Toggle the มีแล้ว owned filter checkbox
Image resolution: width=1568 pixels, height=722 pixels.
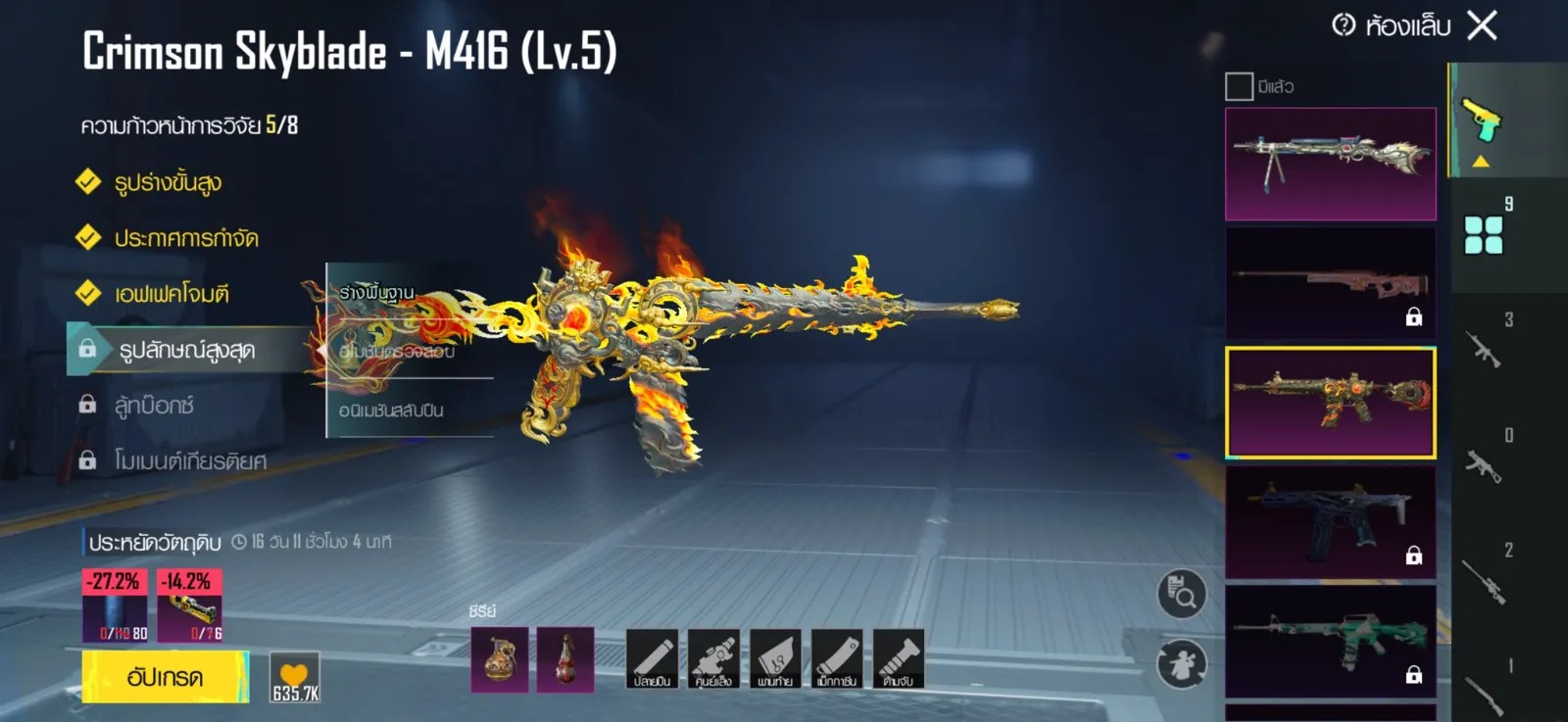[x=1239, y=87]
